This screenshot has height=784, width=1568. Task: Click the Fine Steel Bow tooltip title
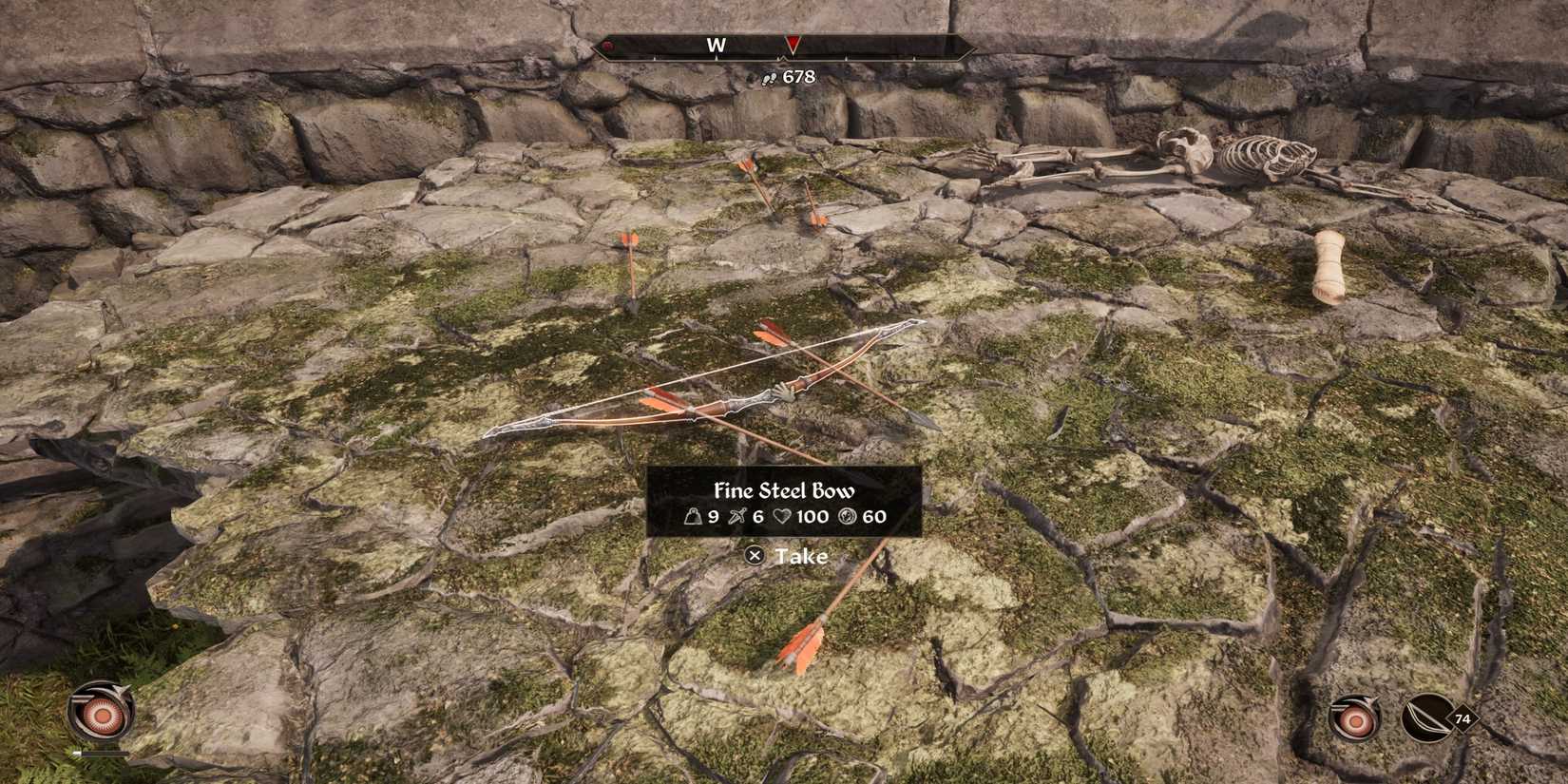click(784, 491)
